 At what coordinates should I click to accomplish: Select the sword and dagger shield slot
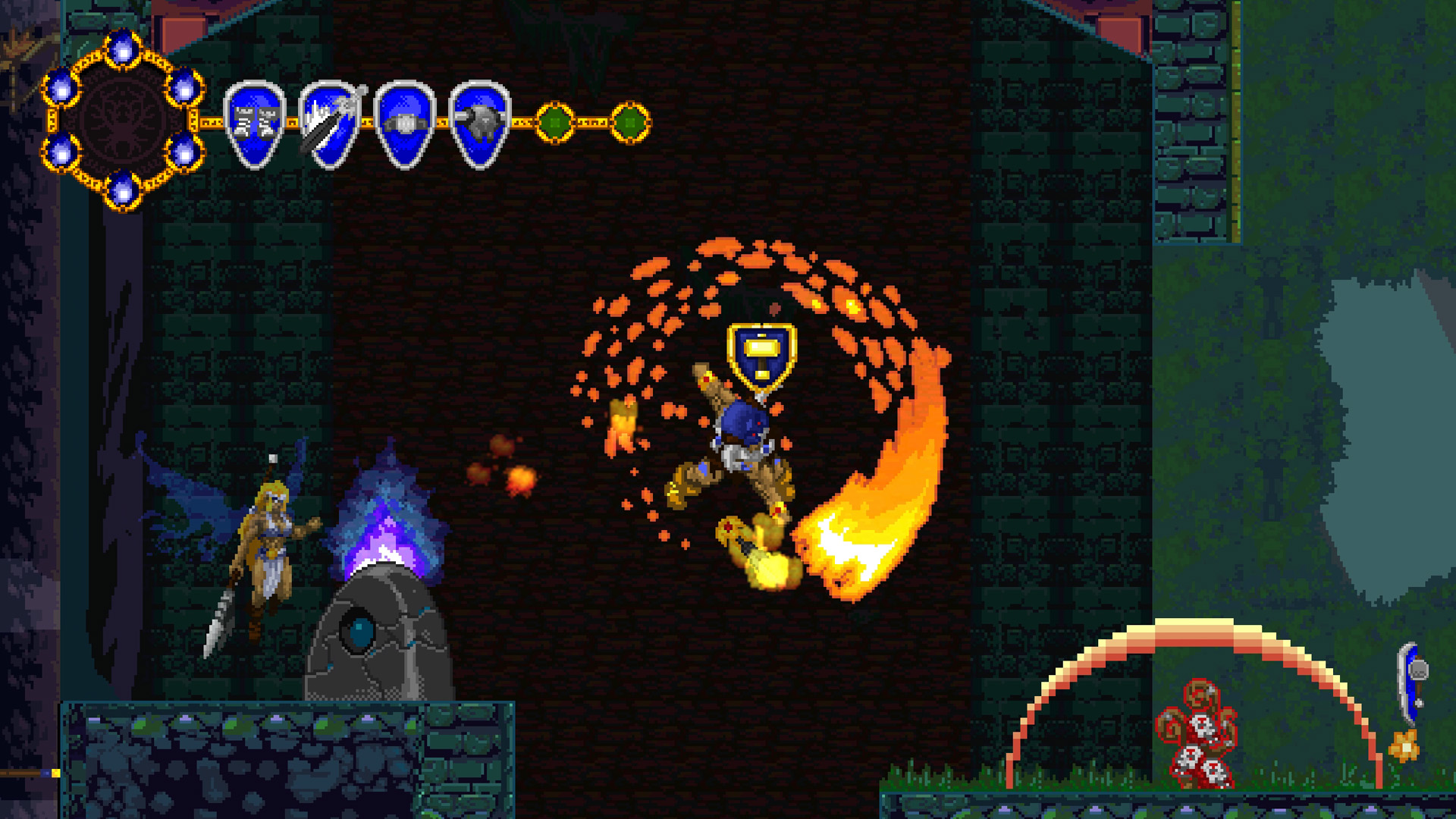click(x=328, y=125)
